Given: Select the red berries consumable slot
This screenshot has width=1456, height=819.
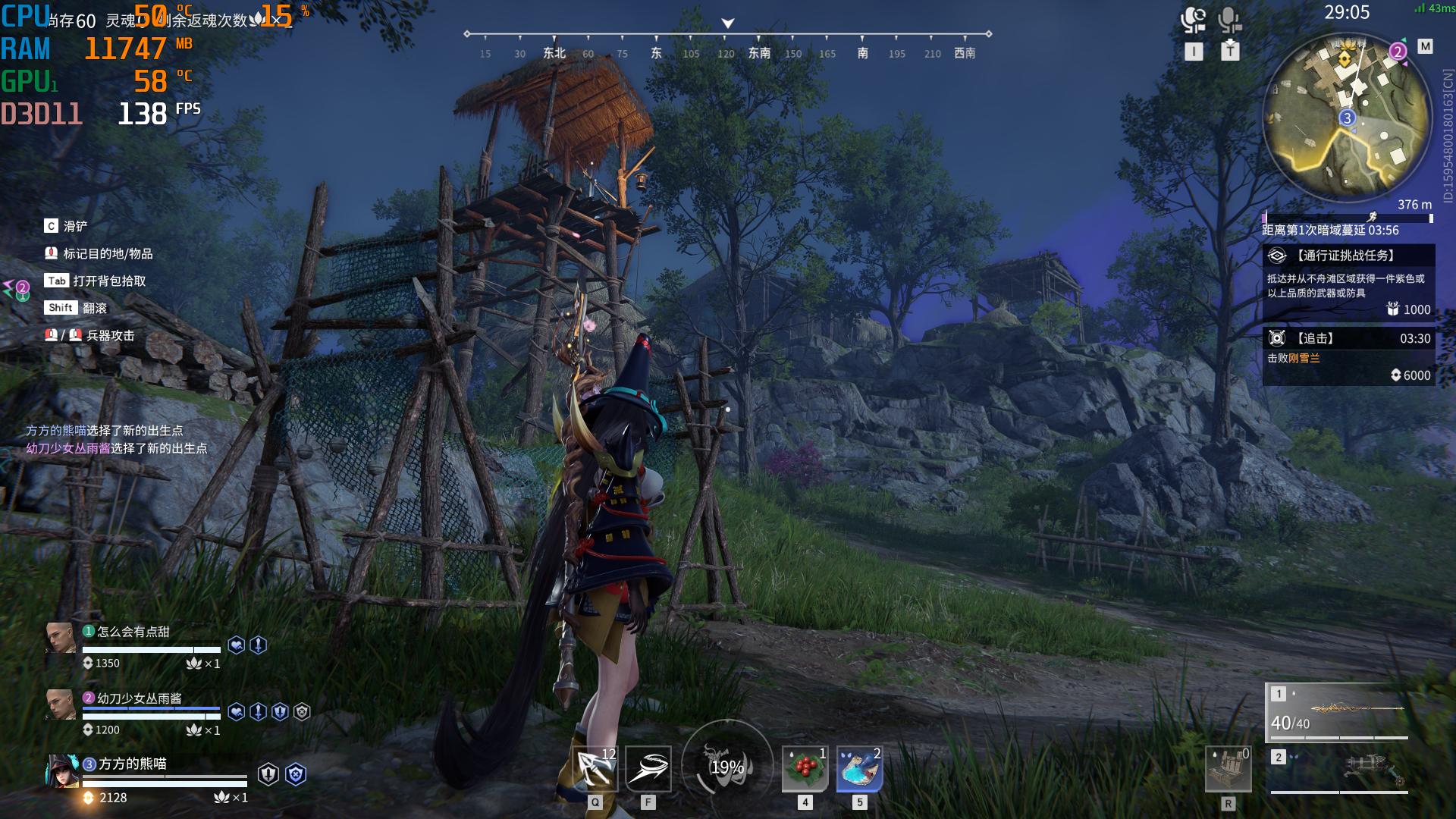Looking at the screenshot, I should (805, 769).
